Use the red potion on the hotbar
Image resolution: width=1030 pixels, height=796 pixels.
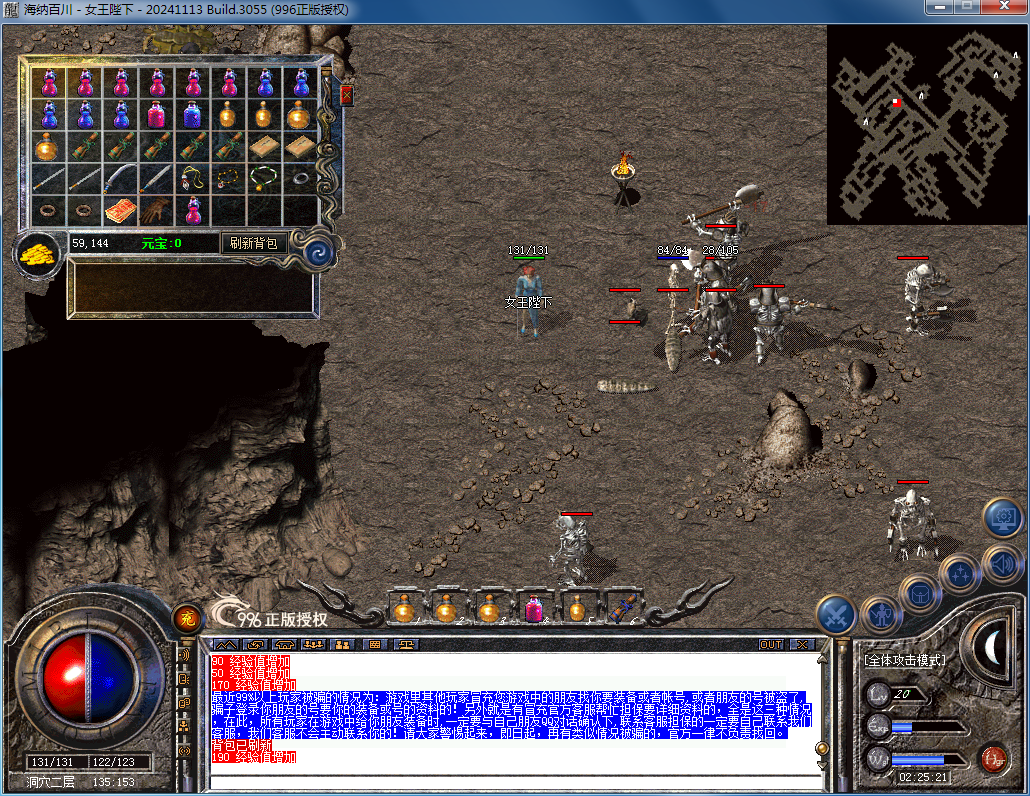pos(533,608)
